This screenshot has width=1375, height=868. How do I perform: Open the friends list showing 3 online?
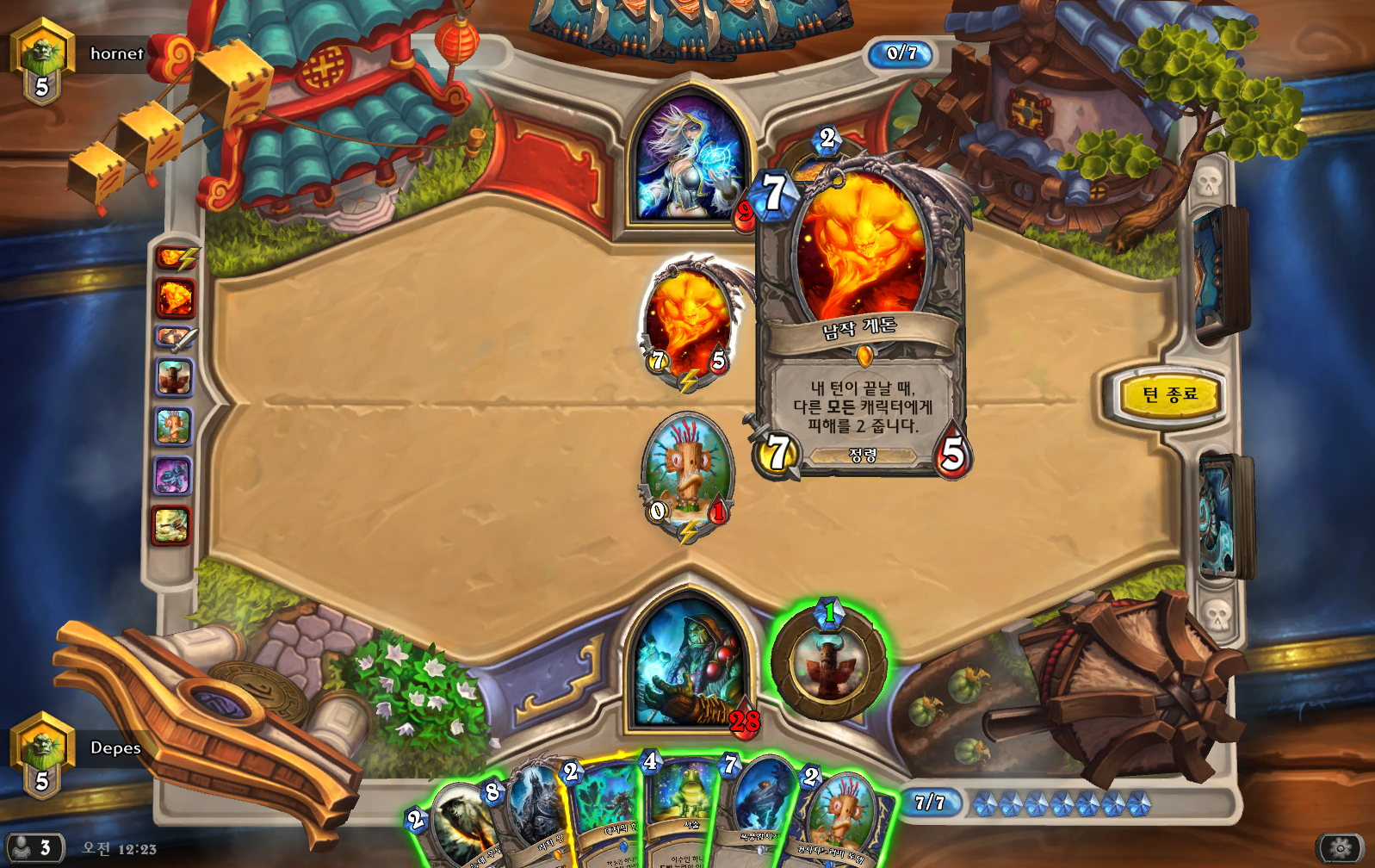(x=33, y=848)
